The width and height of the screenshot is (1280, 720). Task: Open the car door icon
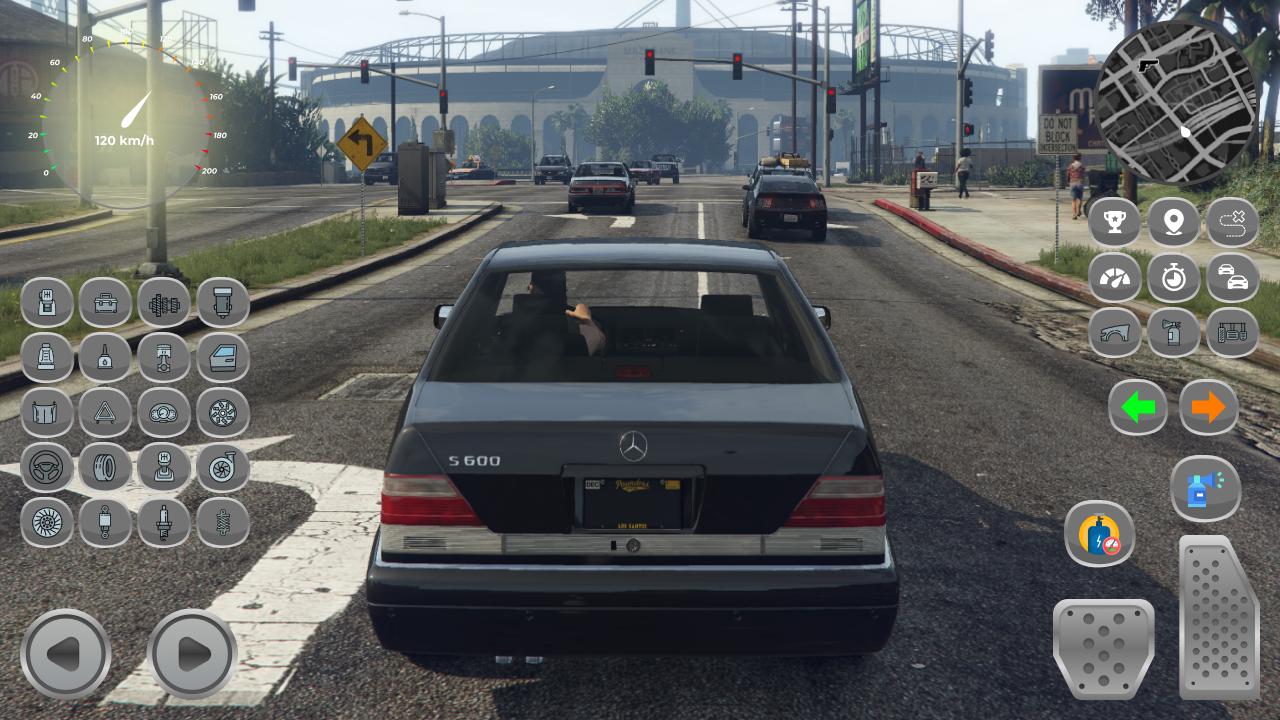tap(223, 357)
